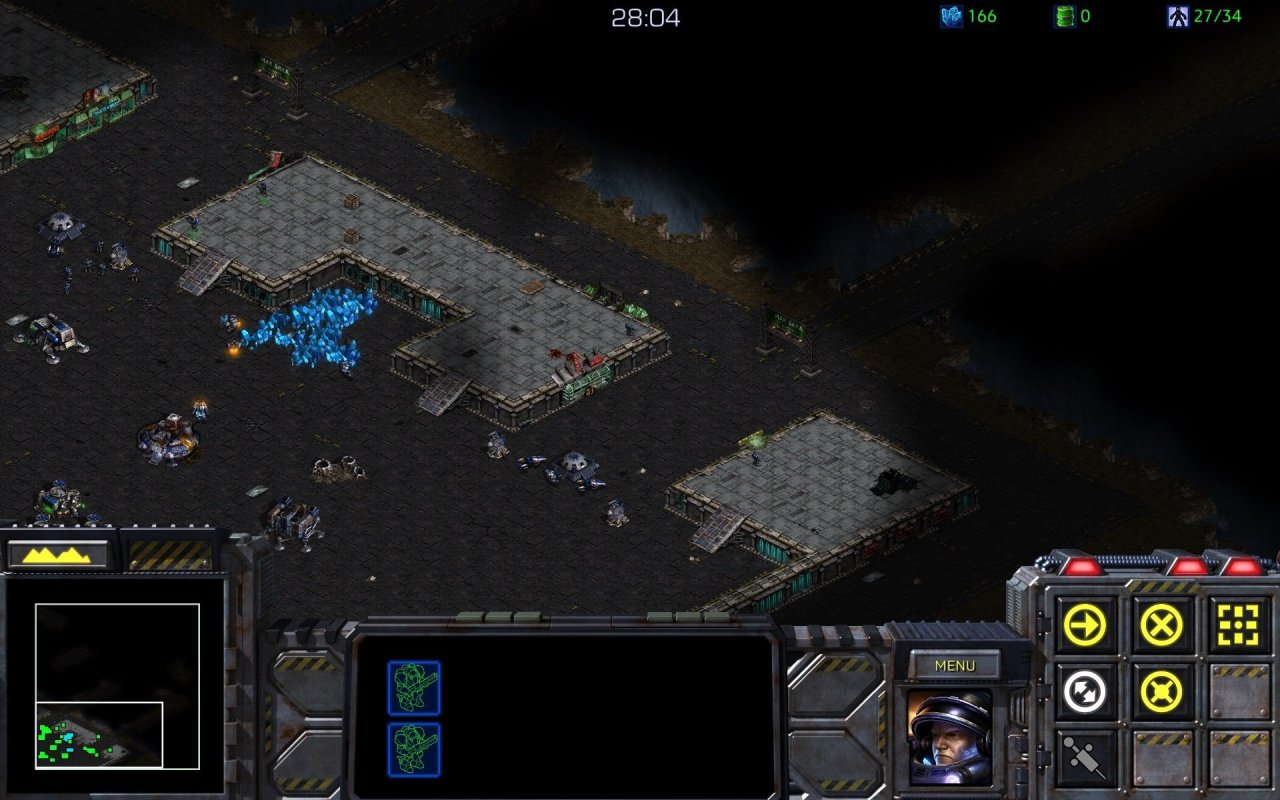Order the selected marines to Move
The image size is (1280, 800).
tap(1083, 624)
